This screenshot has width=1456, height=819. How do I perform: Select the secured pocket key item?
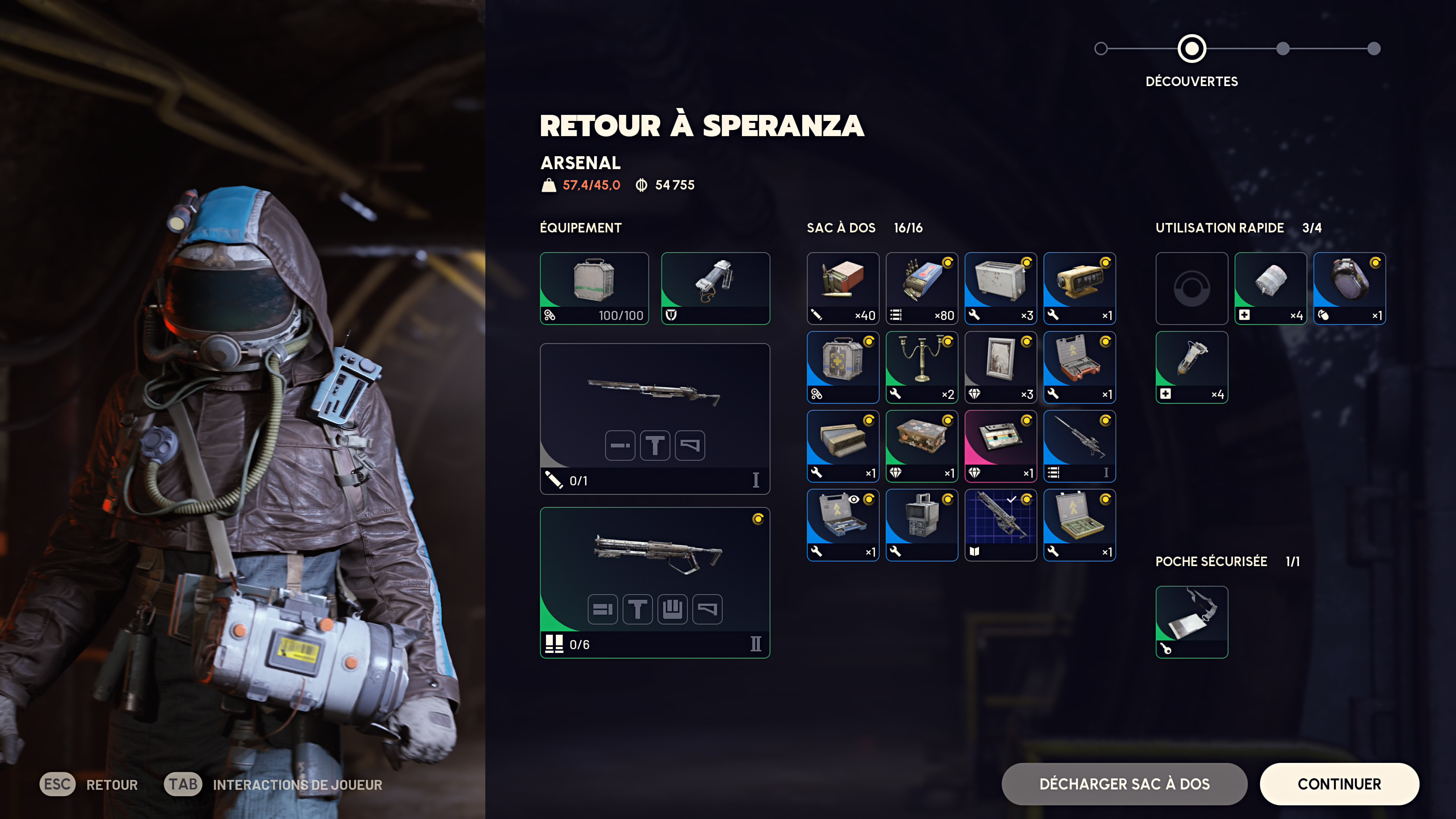[1191, 621]
